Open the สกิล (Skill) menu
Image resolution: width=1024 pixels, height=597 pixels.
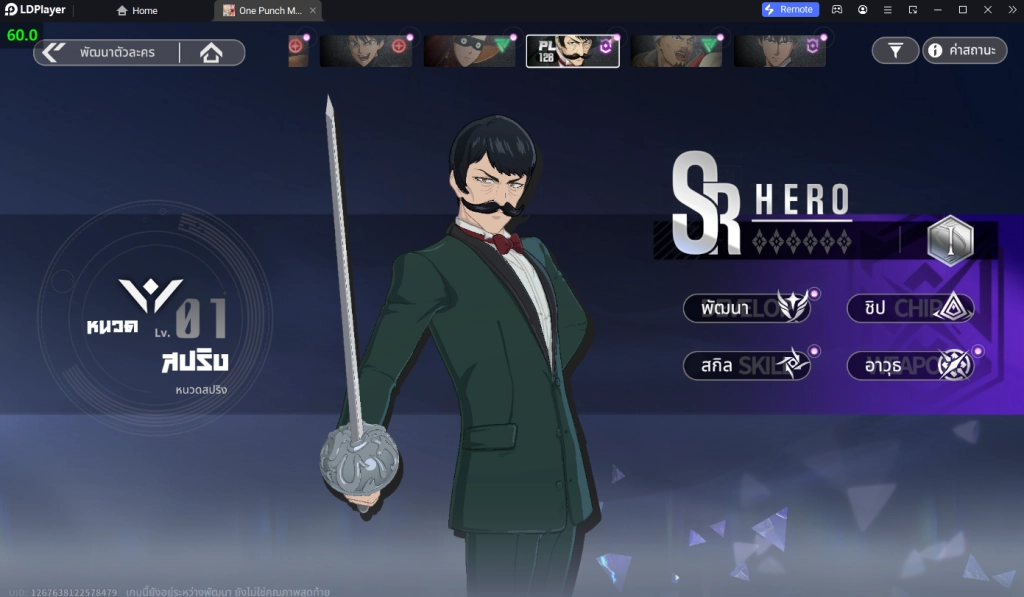click(x=747, y=365)
